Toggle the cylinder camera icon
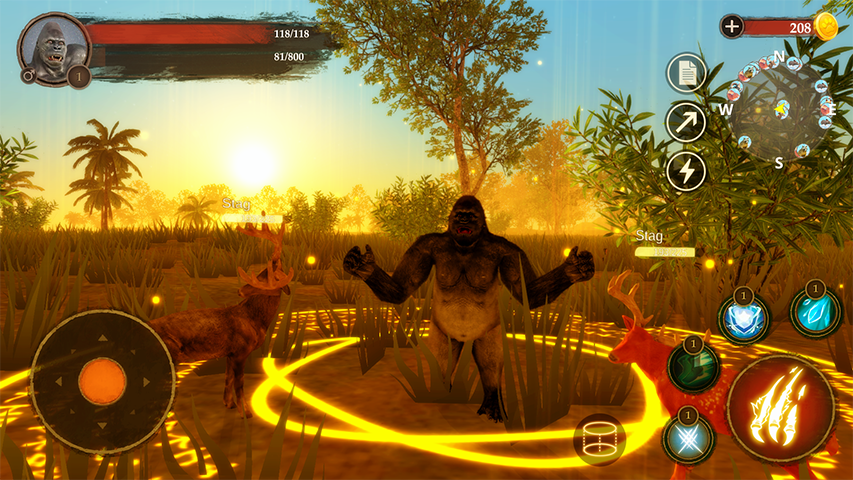The height and width of the screenshot is (480, 853). [600, 439]
